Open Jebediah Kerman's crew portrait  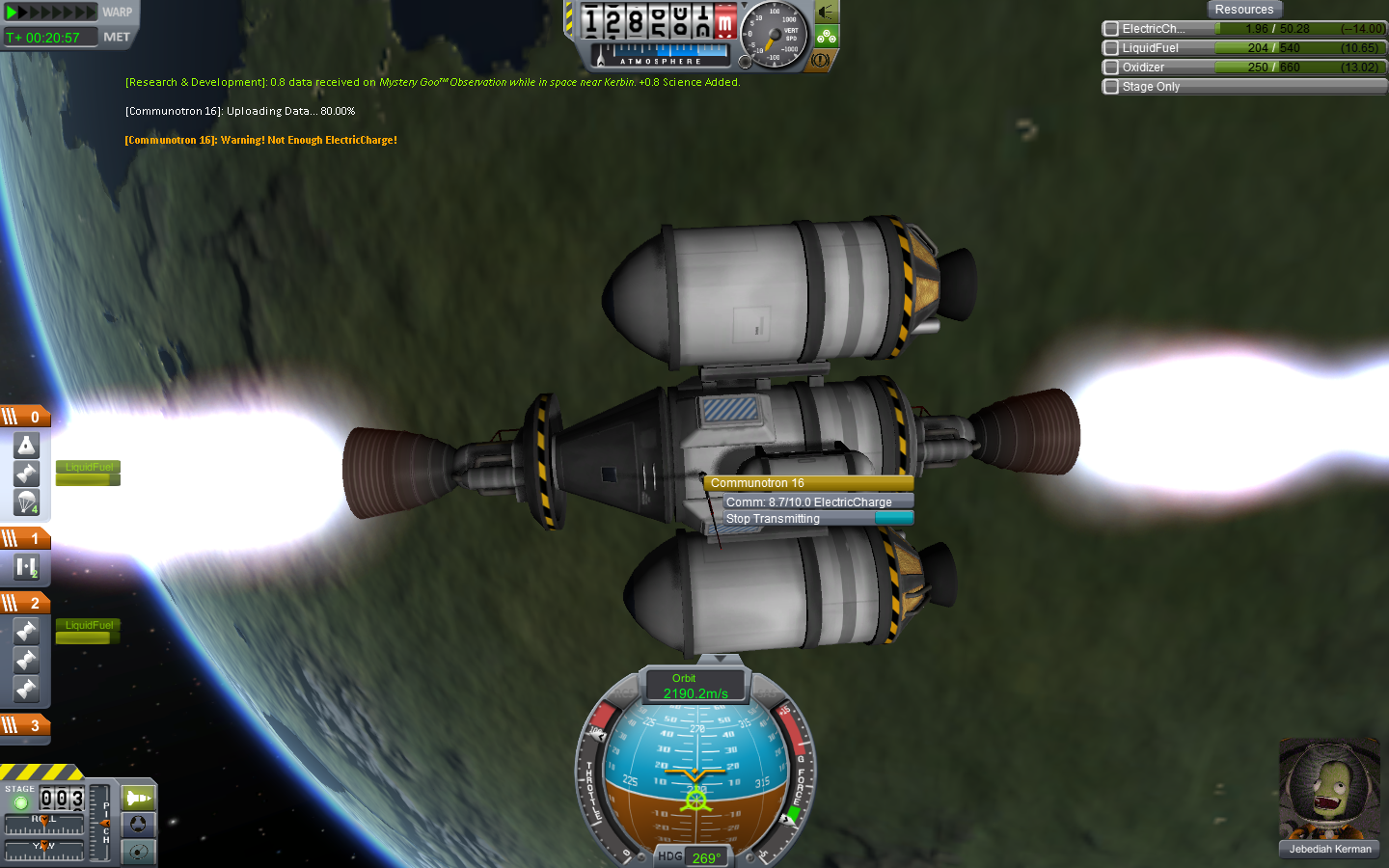point(1329,790)
